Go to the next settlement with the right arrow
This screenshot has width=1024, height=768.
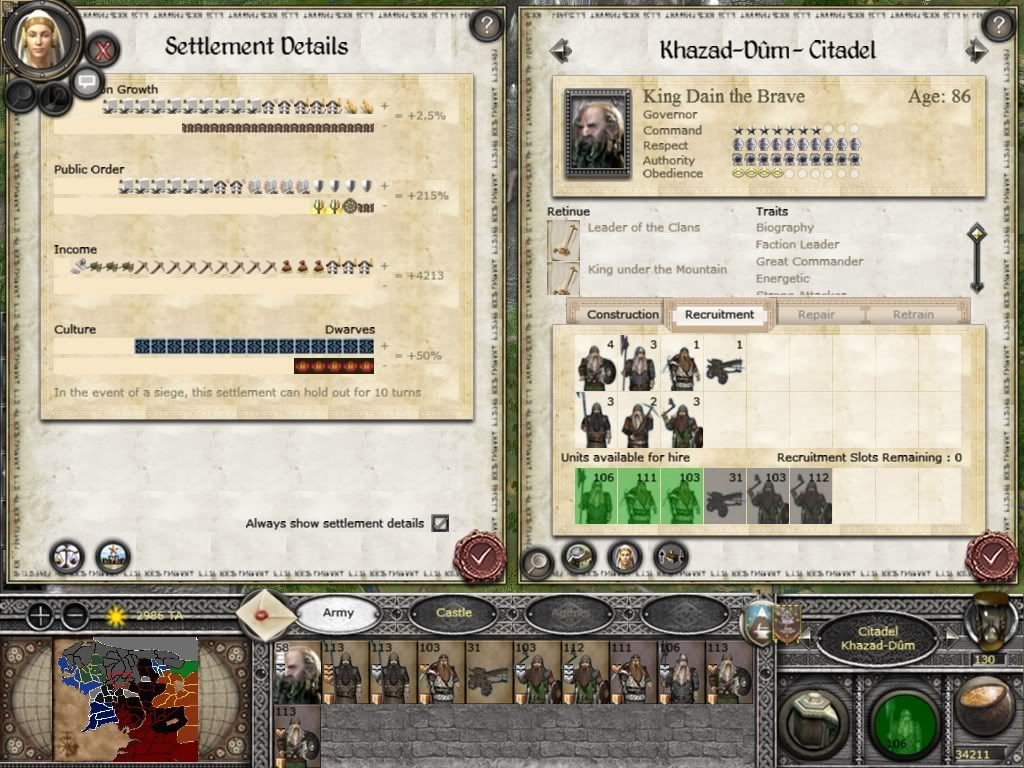[976, 50]
